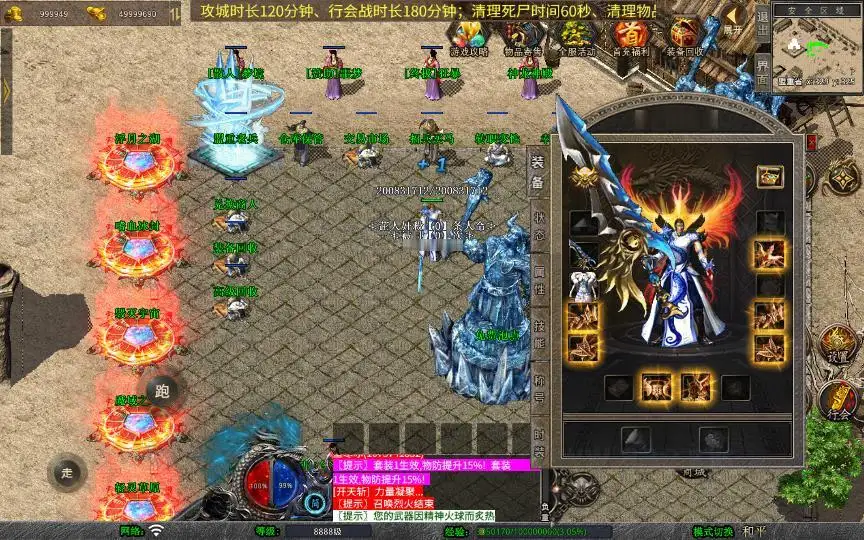Switch to the 技能 skills tab
864x540 pixels.
[x=539, y=336]
